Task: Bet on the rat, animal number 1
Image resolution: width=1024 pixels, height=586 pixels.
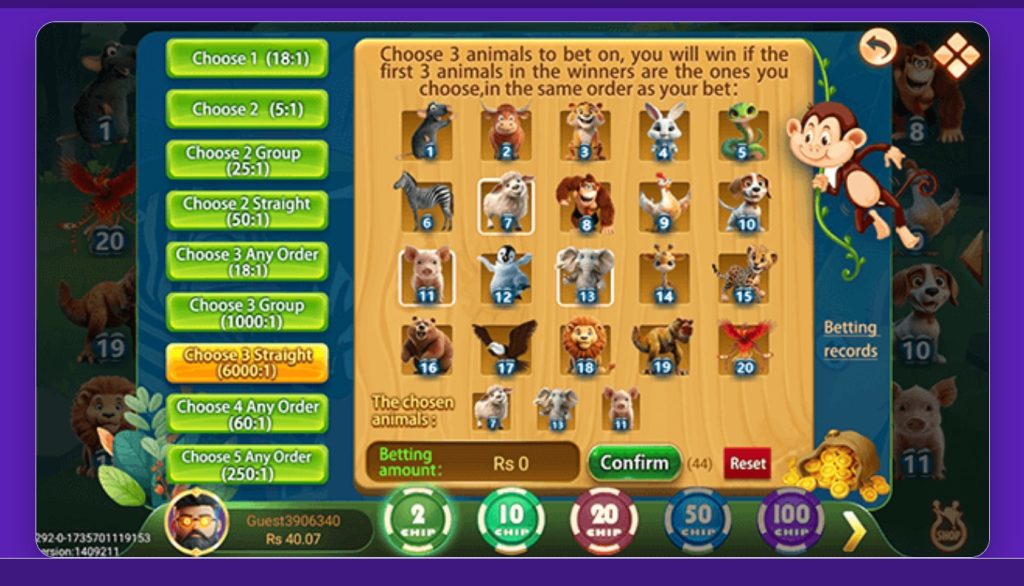Action: click(426, 132)
